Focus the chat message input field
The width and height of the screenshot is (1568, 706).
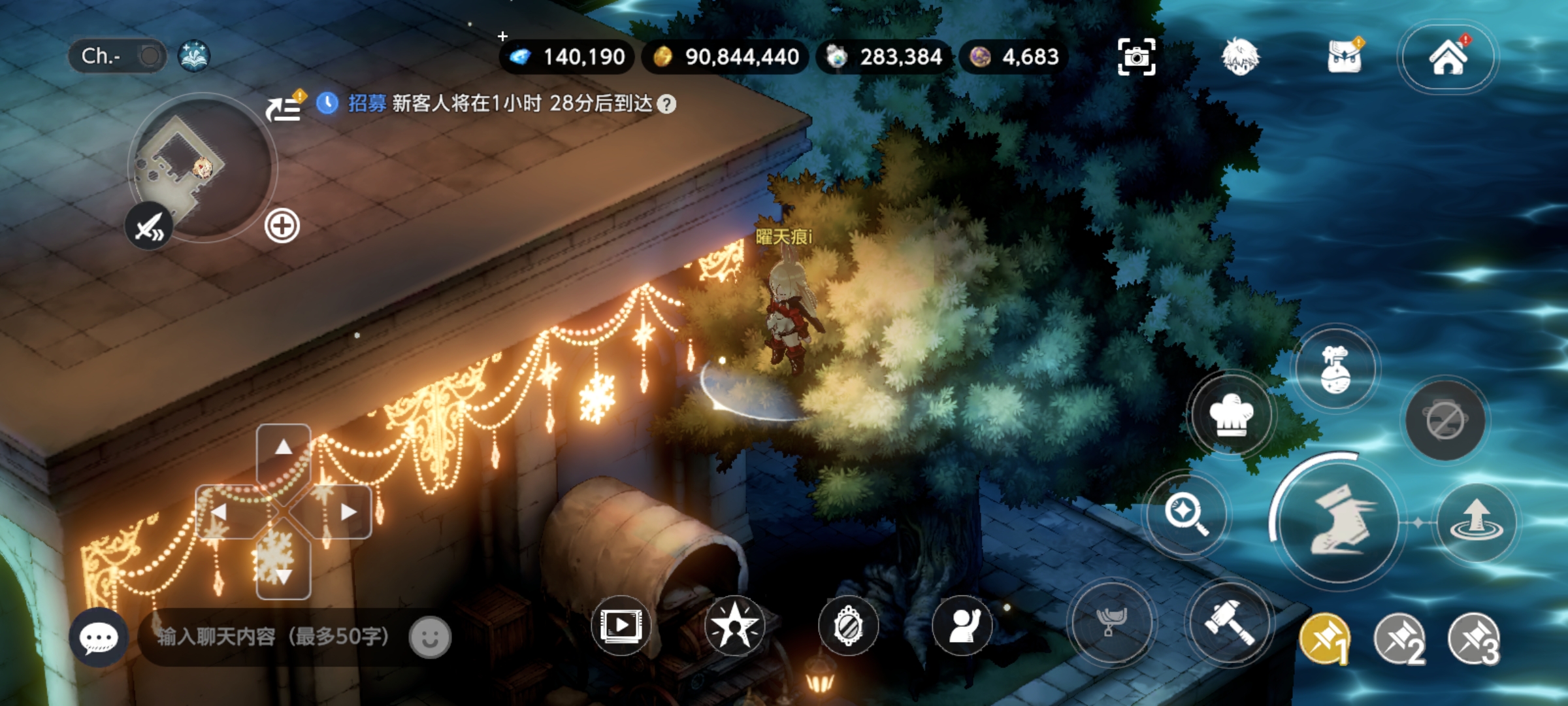274,637
